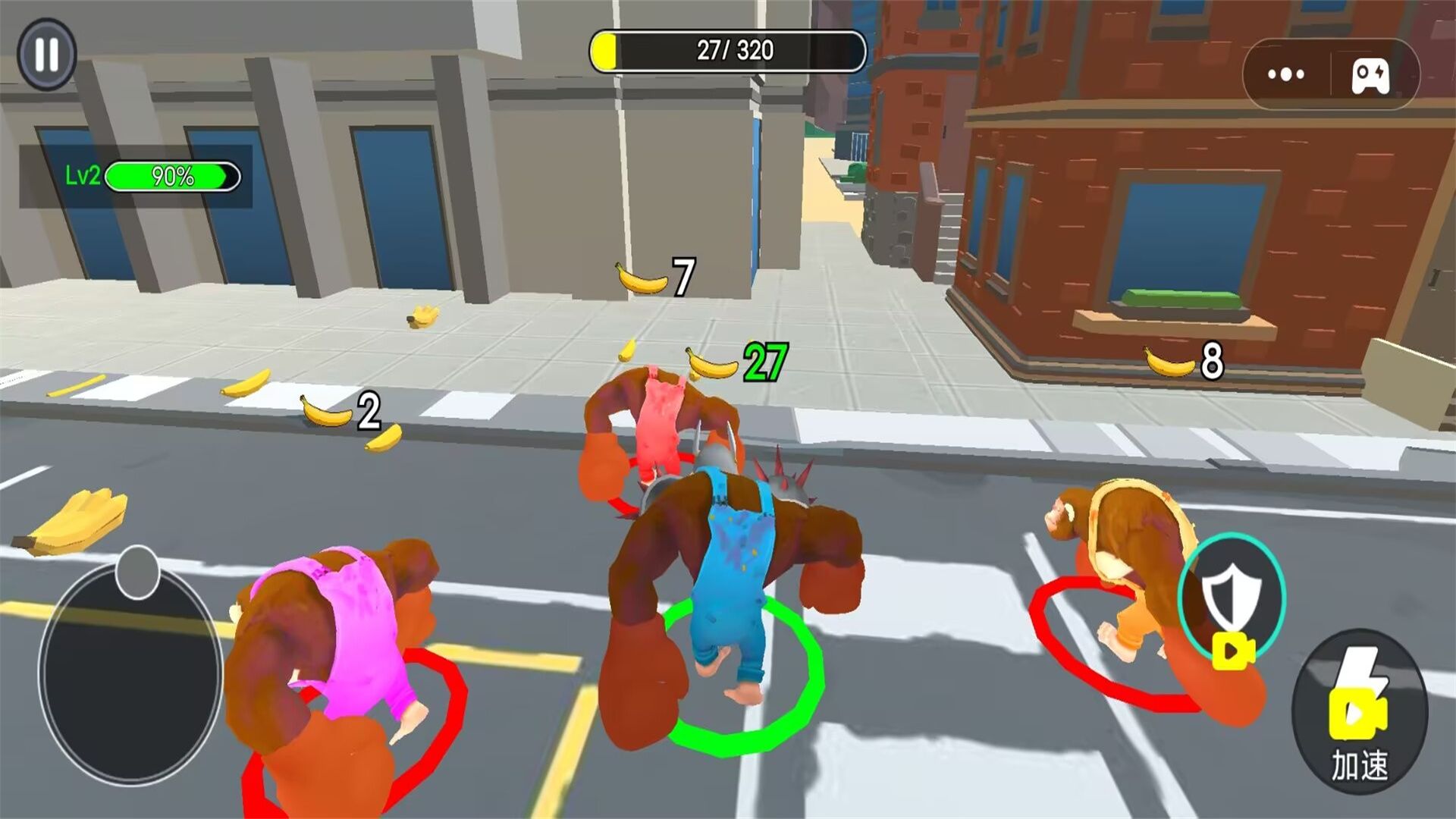Pause the game
This screenshot has height=819, width=1456.
point(47,55)
